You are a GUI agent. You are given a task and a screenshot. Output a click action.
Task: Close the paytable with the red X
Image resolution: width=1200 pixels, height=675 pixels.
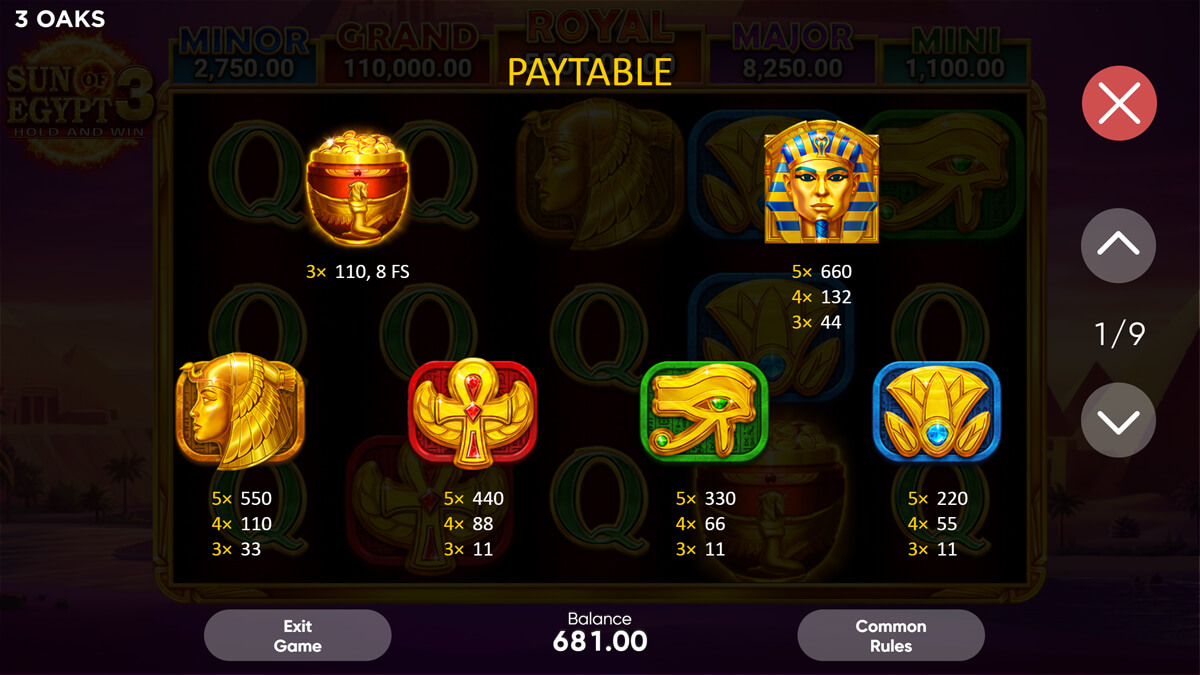coord(1119,103)
